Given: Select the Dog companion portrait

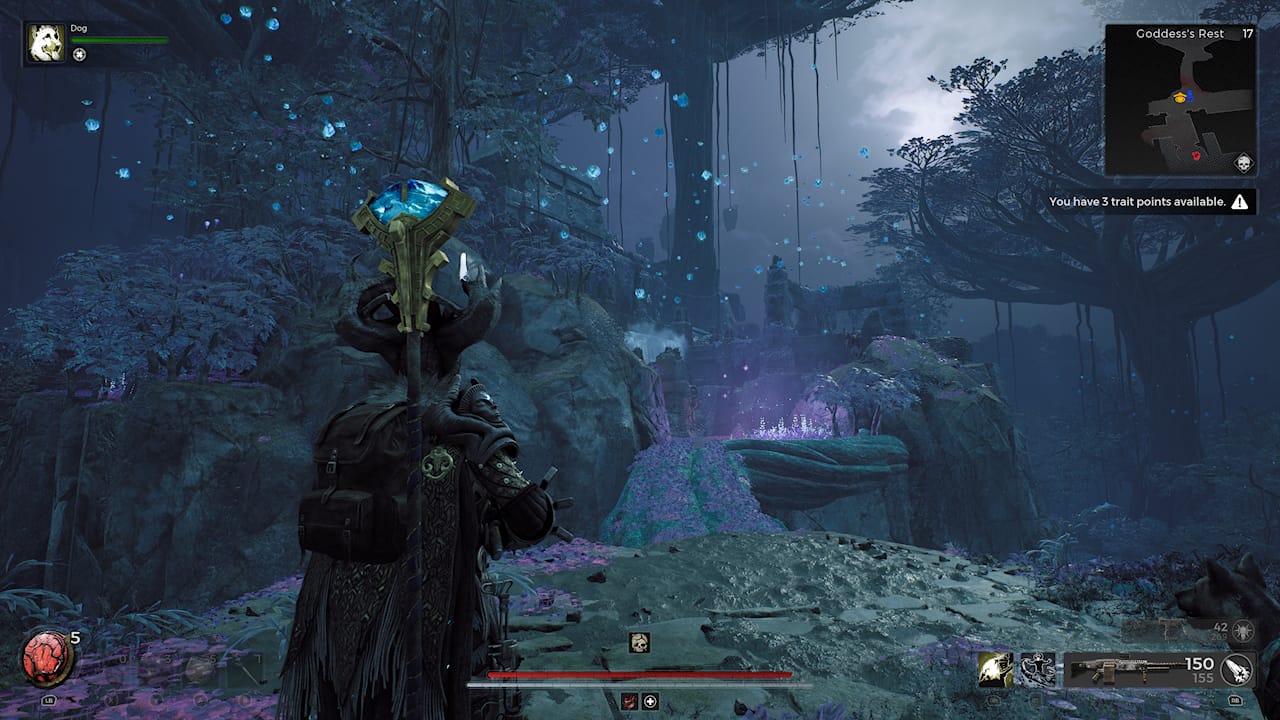Looking at the screenshot, I should point(46,44).
